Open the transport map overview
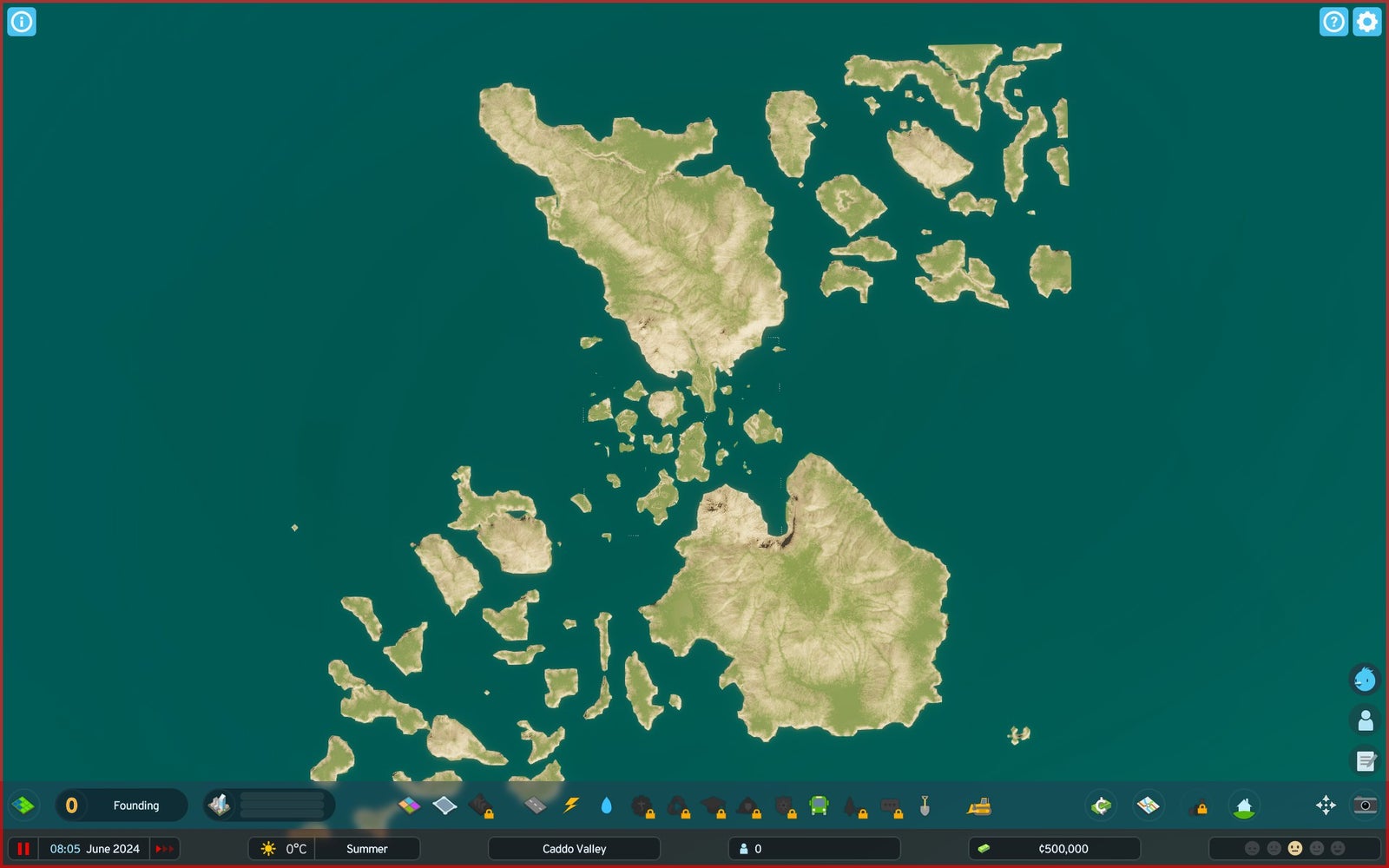The image size is (1389, 868). (1148, 806)
